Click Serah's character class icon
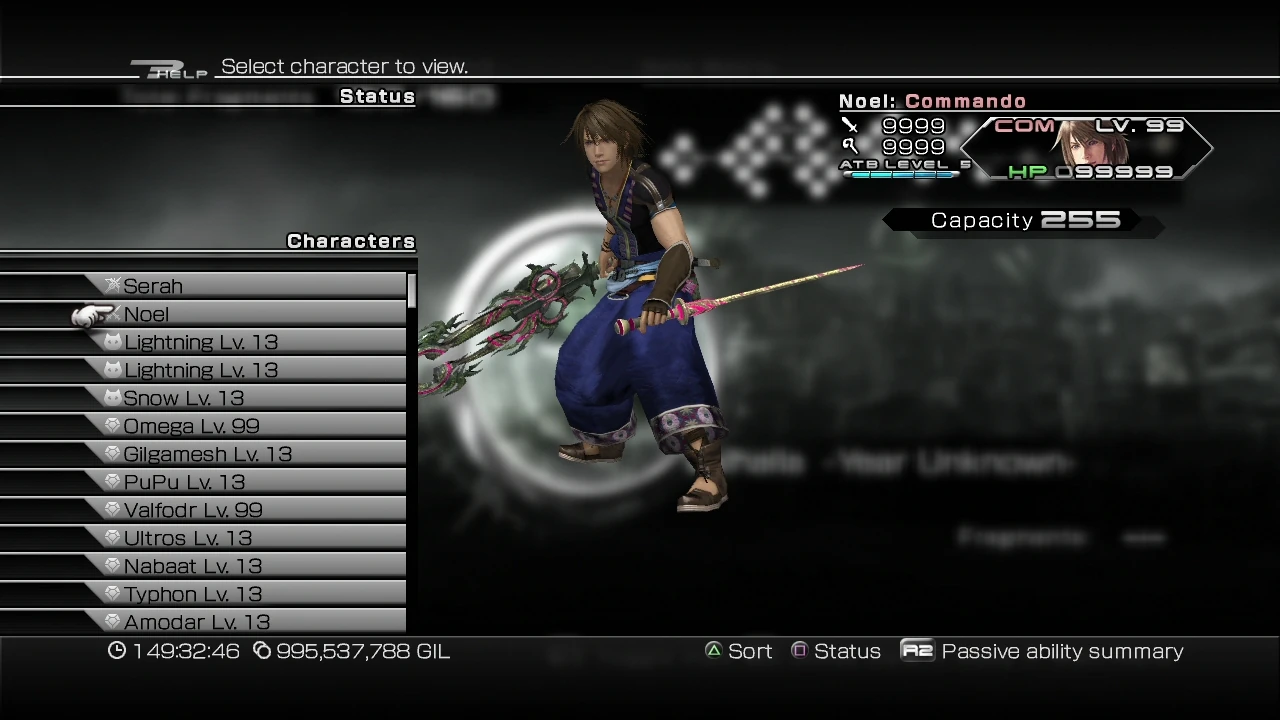 (113, 285)
